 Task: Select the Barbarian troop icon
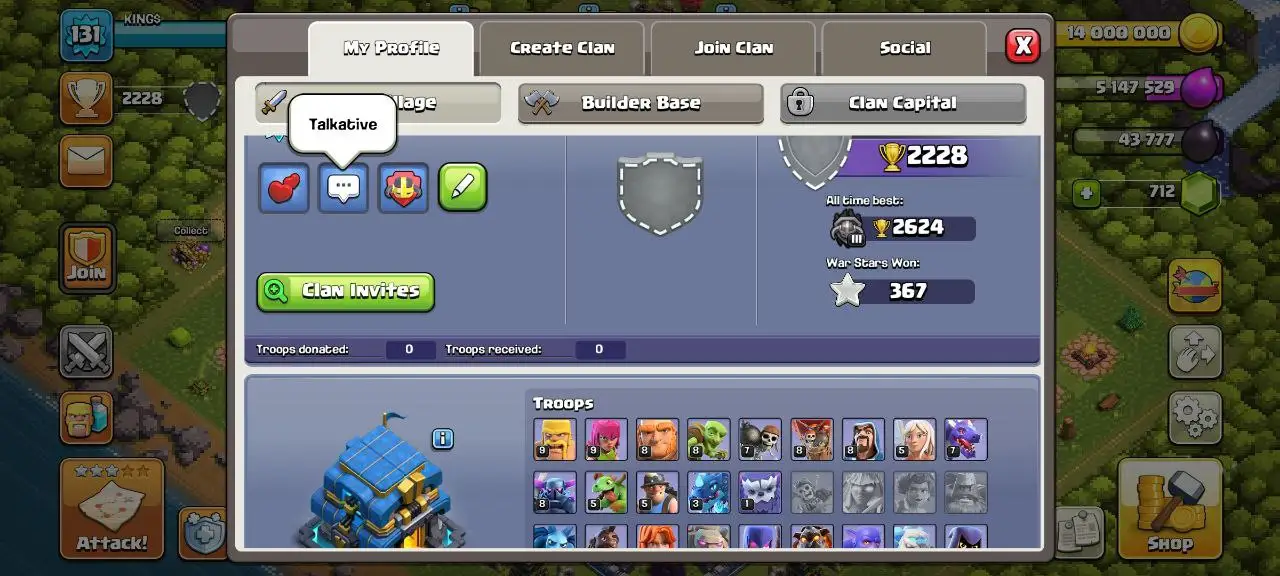(554, 439)
